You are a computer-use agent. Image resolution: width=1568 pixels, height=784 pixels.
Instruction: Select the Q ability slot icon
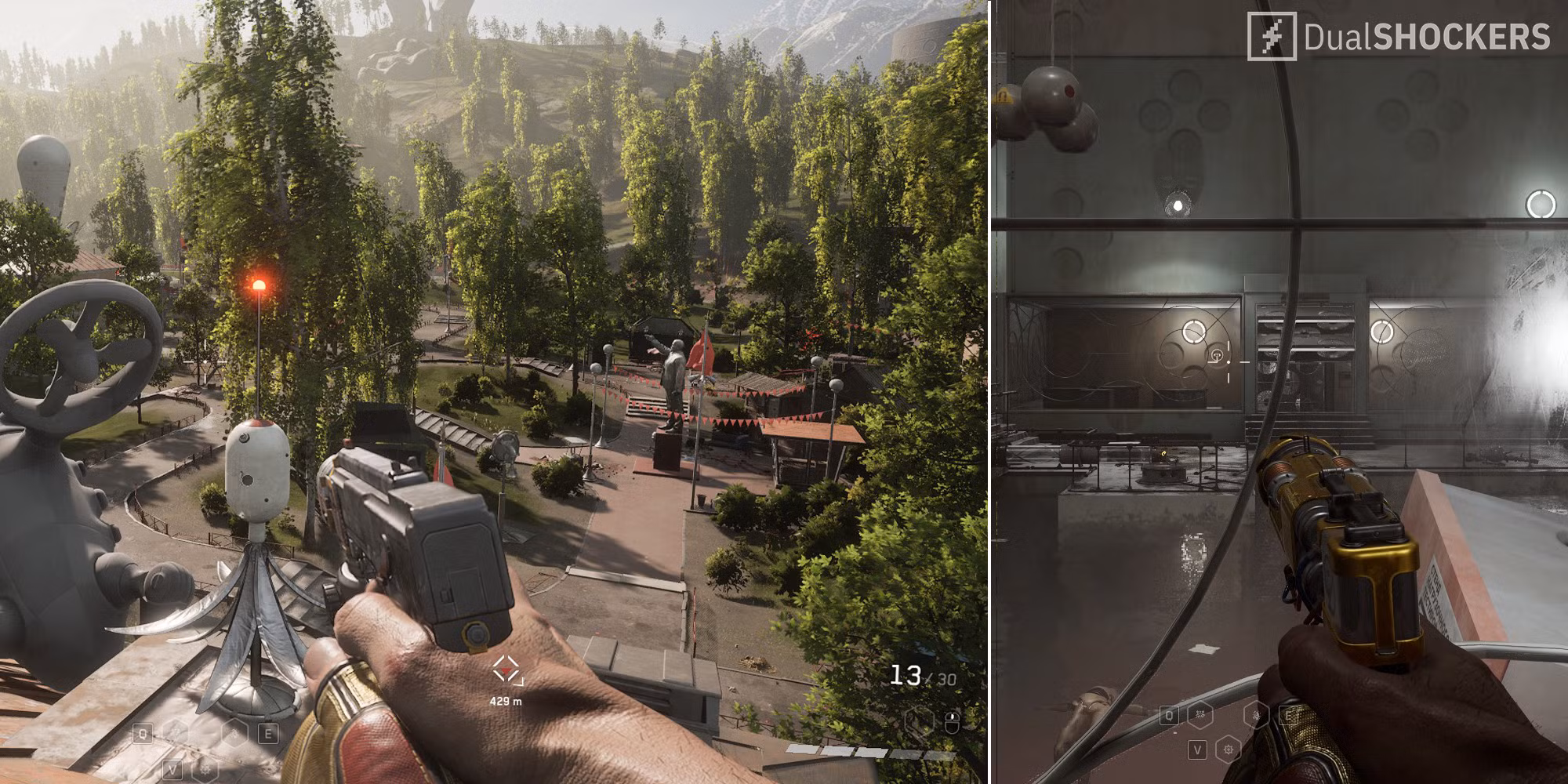point(142,732)
